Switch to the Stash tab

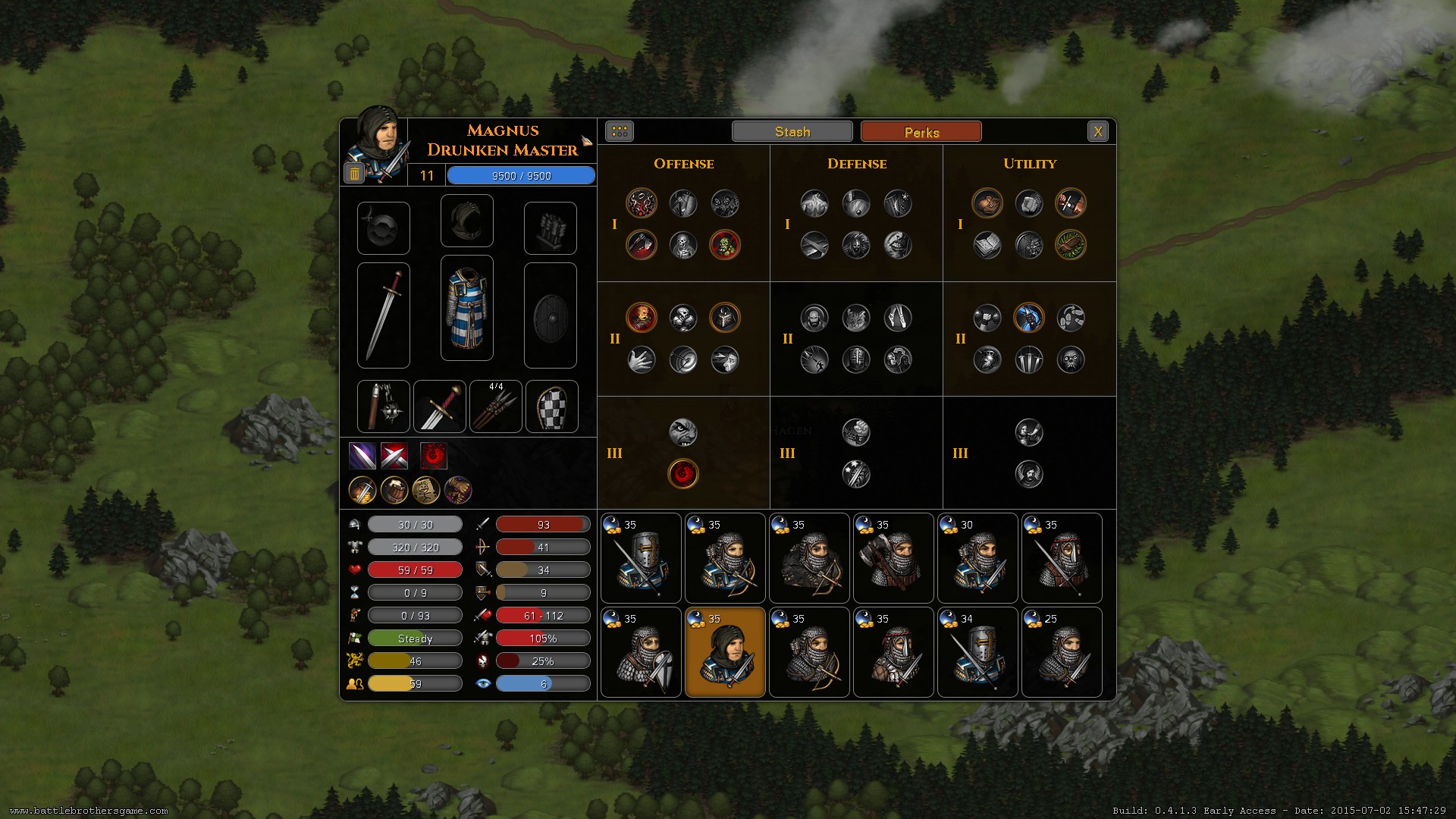(x=792, y=132)
